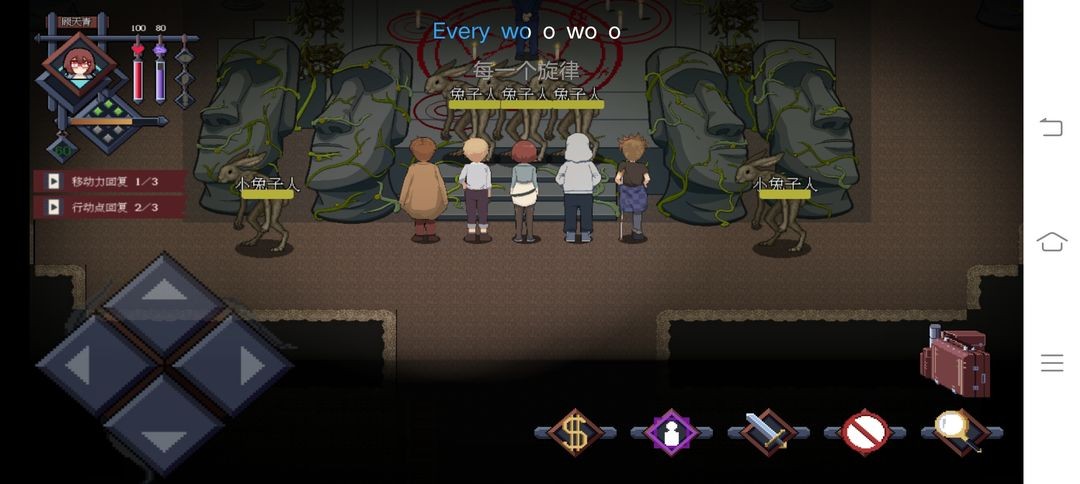
Task: Use the 行动点回复 2/3 button
Action: tap(110, 207)
